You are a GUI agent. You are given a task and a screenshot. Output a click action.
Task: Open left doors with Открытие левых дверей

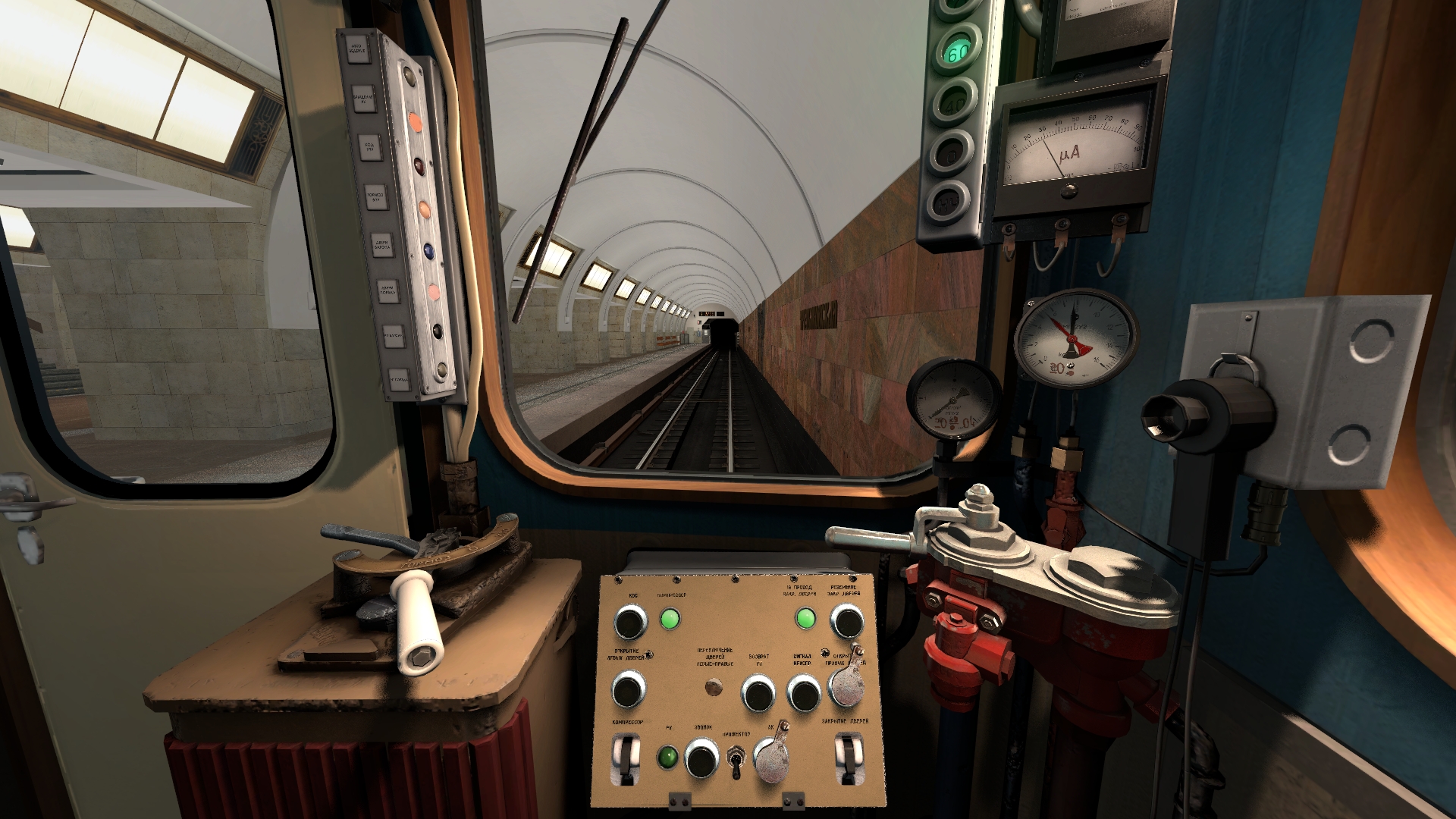pyautogui.click(x=628, y=690)
